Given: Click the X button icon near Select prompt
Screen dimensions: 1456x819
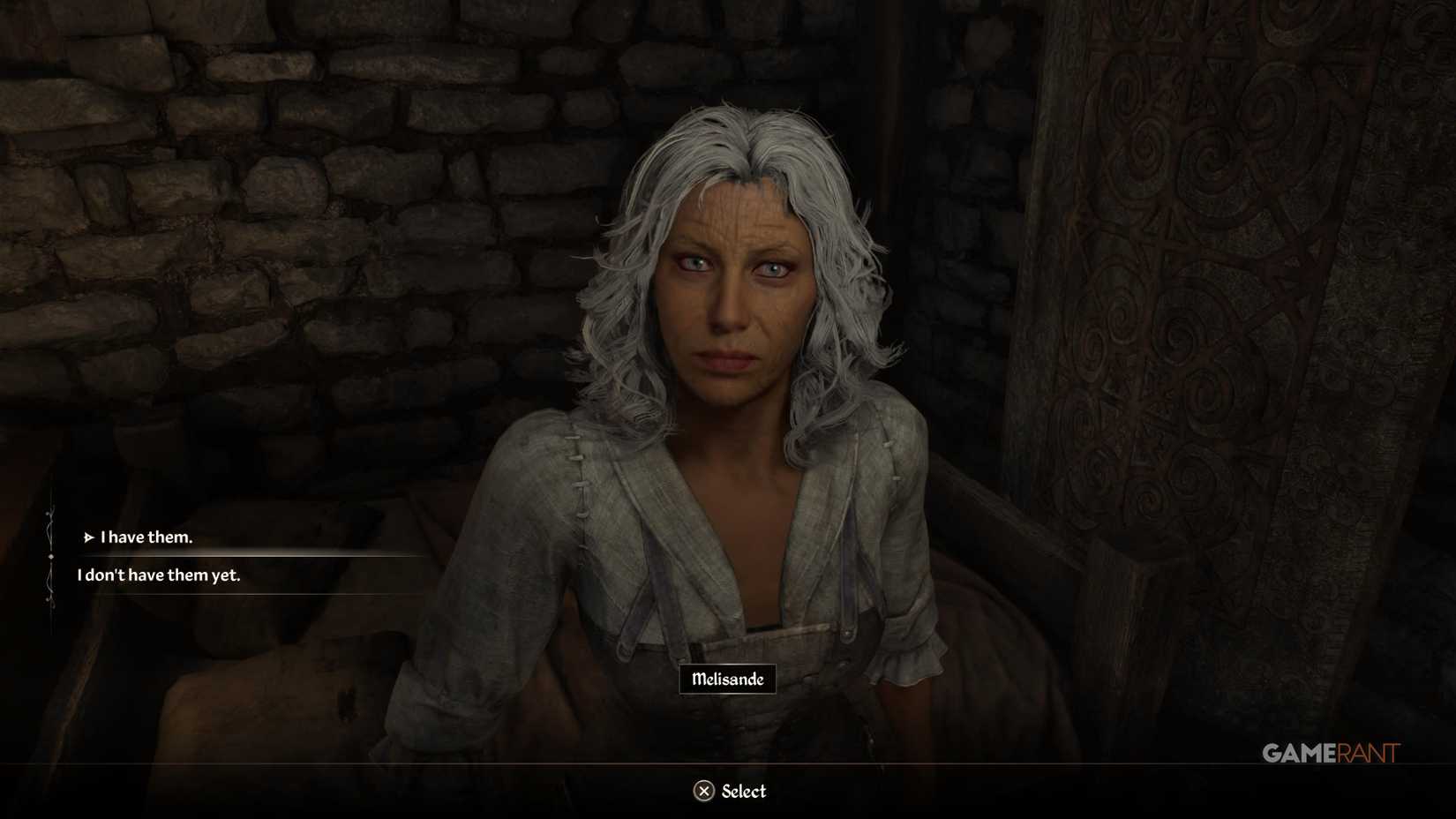Looking at the screenshot, I should point(703,792).
